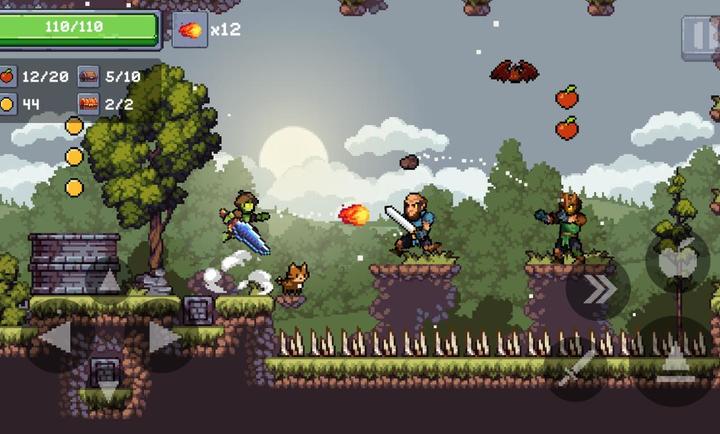Viewport: 720px width, 434px height.
Task: Pause the game with the pause button
Action: coord(700,36)
